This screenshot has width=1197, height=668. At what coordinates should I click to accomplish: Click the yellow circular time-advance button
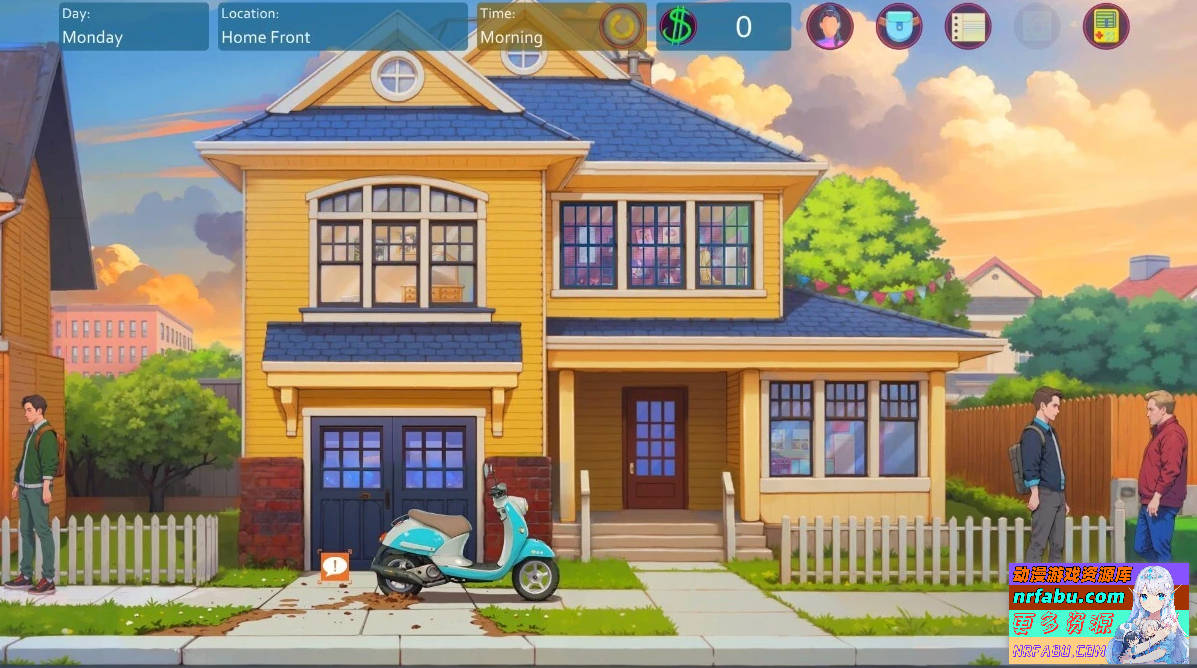tap(622, 26)
